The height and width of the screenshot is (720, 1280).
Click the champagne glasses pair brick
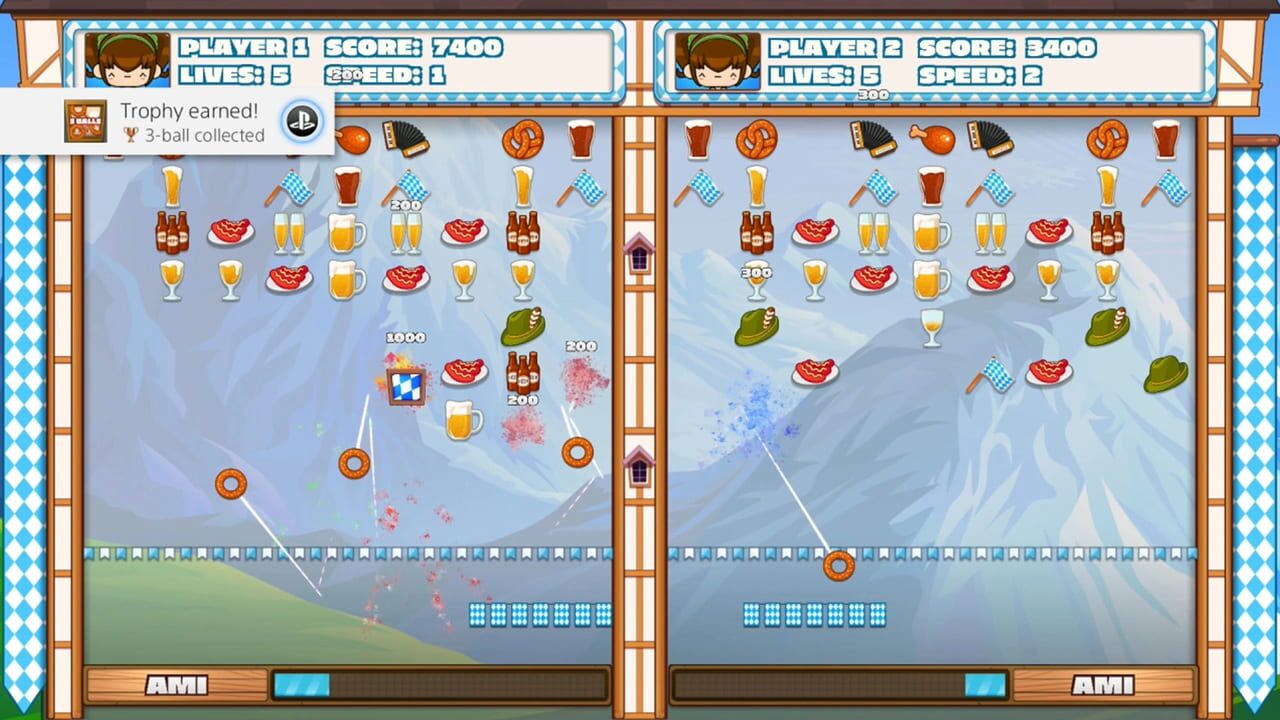click(x=288, y=233)
